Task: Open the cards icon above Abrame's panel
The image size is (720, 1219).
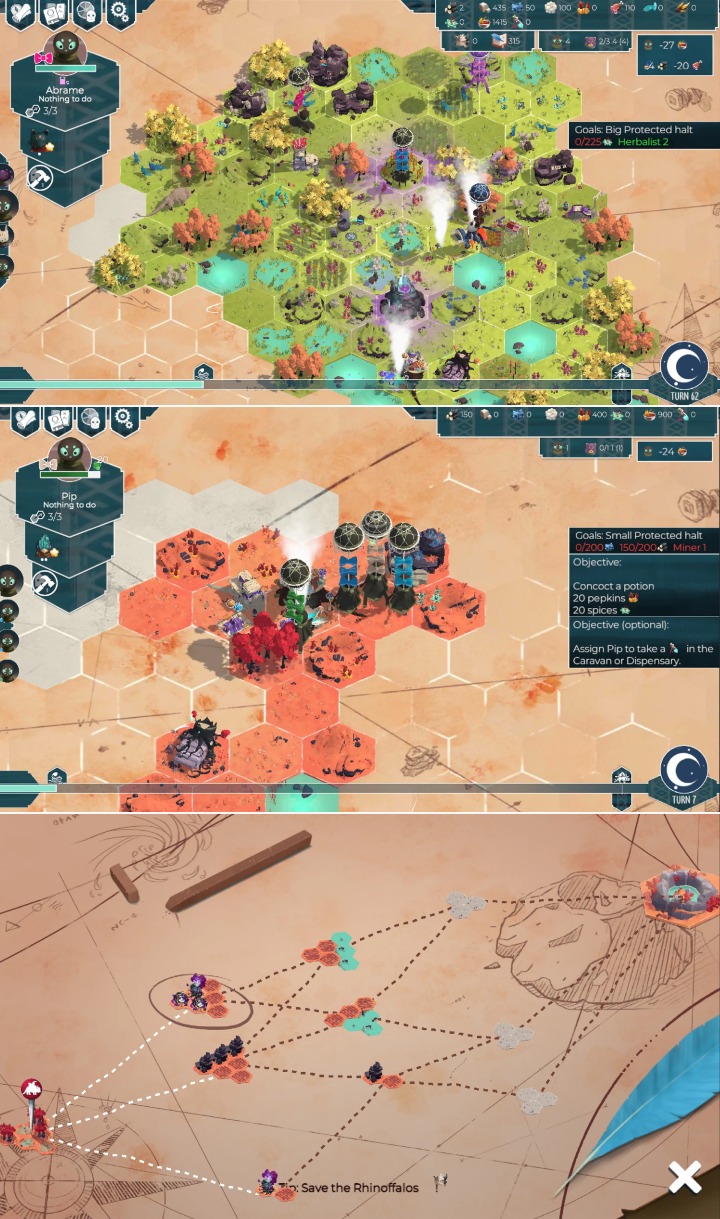Action: point(54,12)
